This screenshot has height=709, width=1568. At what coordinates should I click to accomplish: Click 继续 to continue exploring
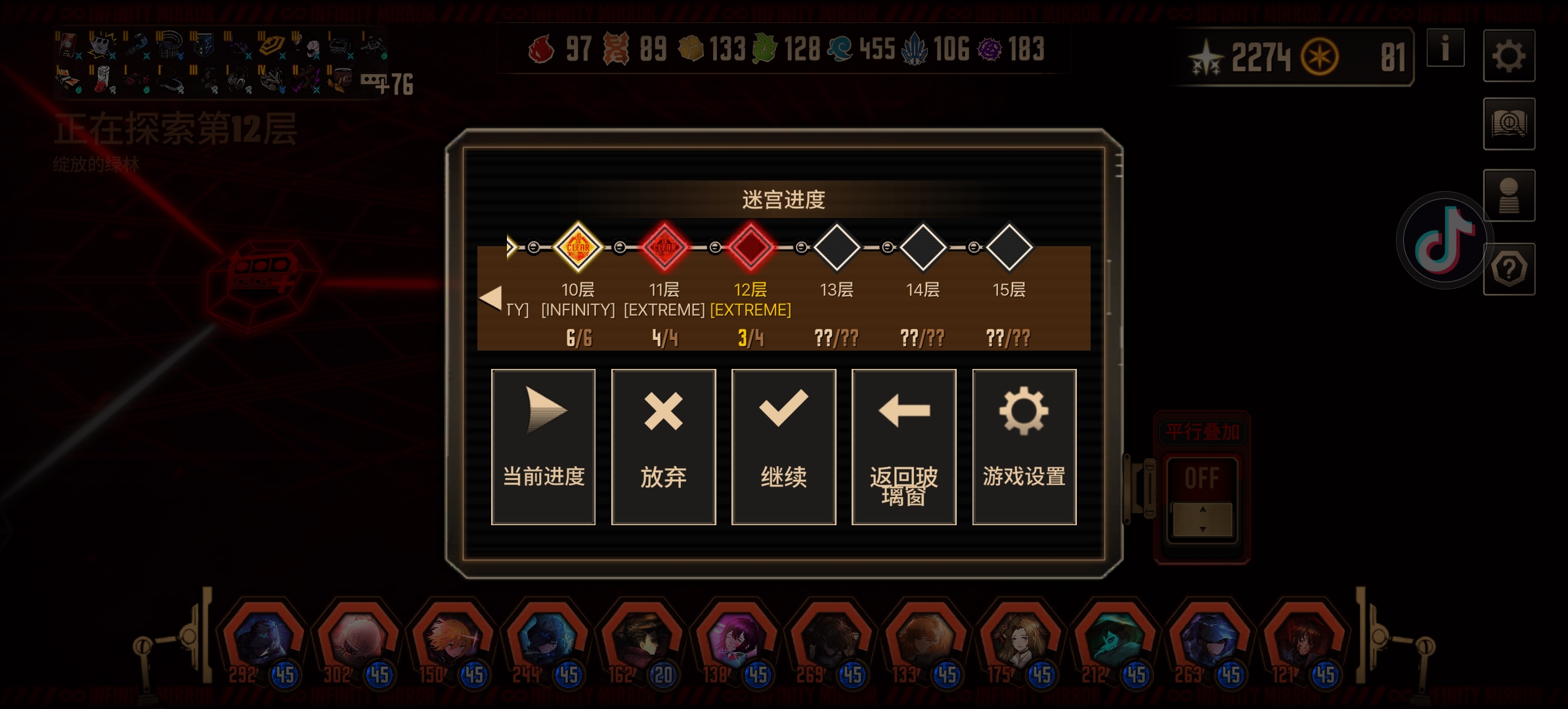(x=783, y=446)
